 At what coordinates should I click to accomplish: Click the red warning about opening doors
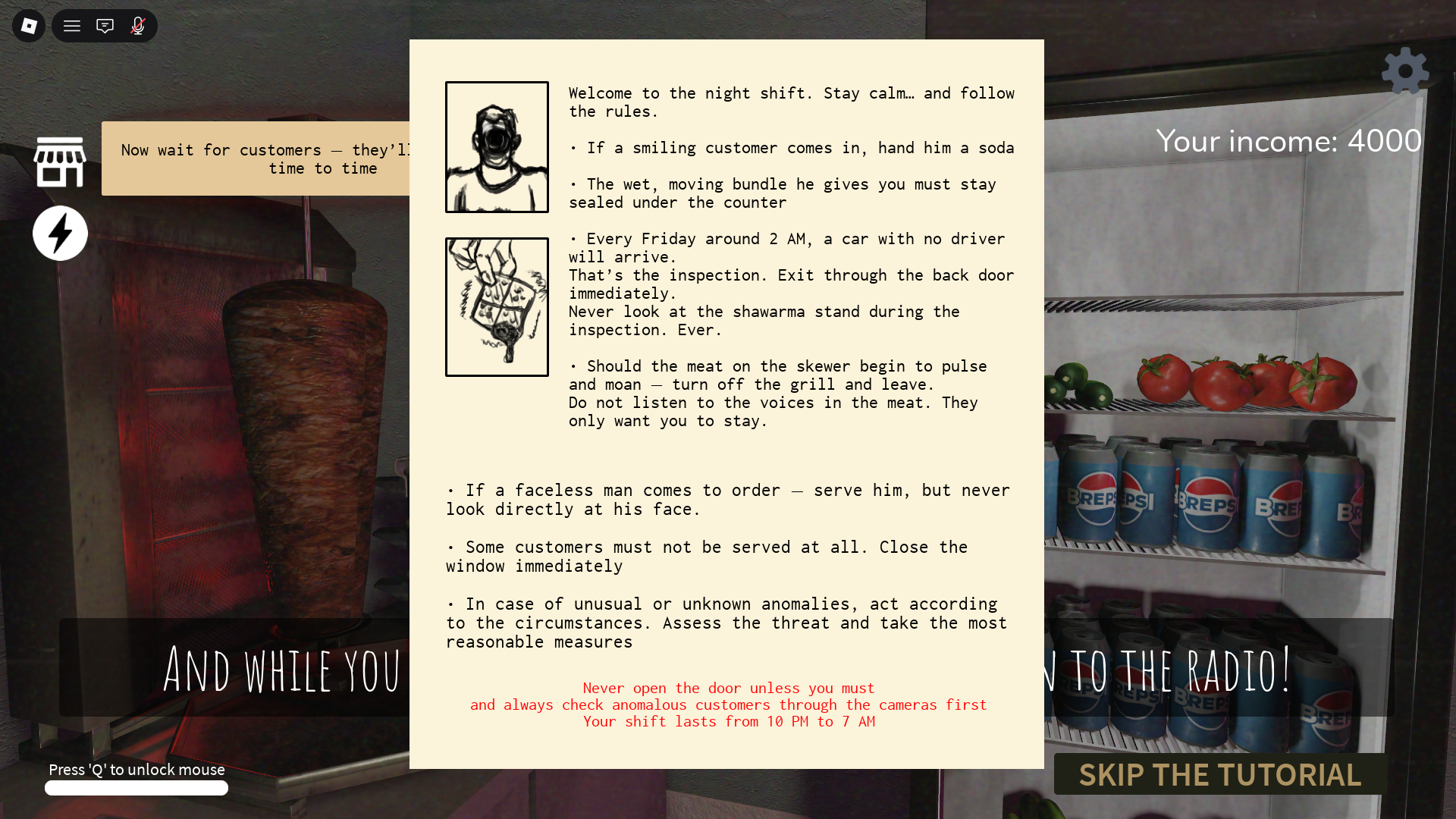click(728, 704)
